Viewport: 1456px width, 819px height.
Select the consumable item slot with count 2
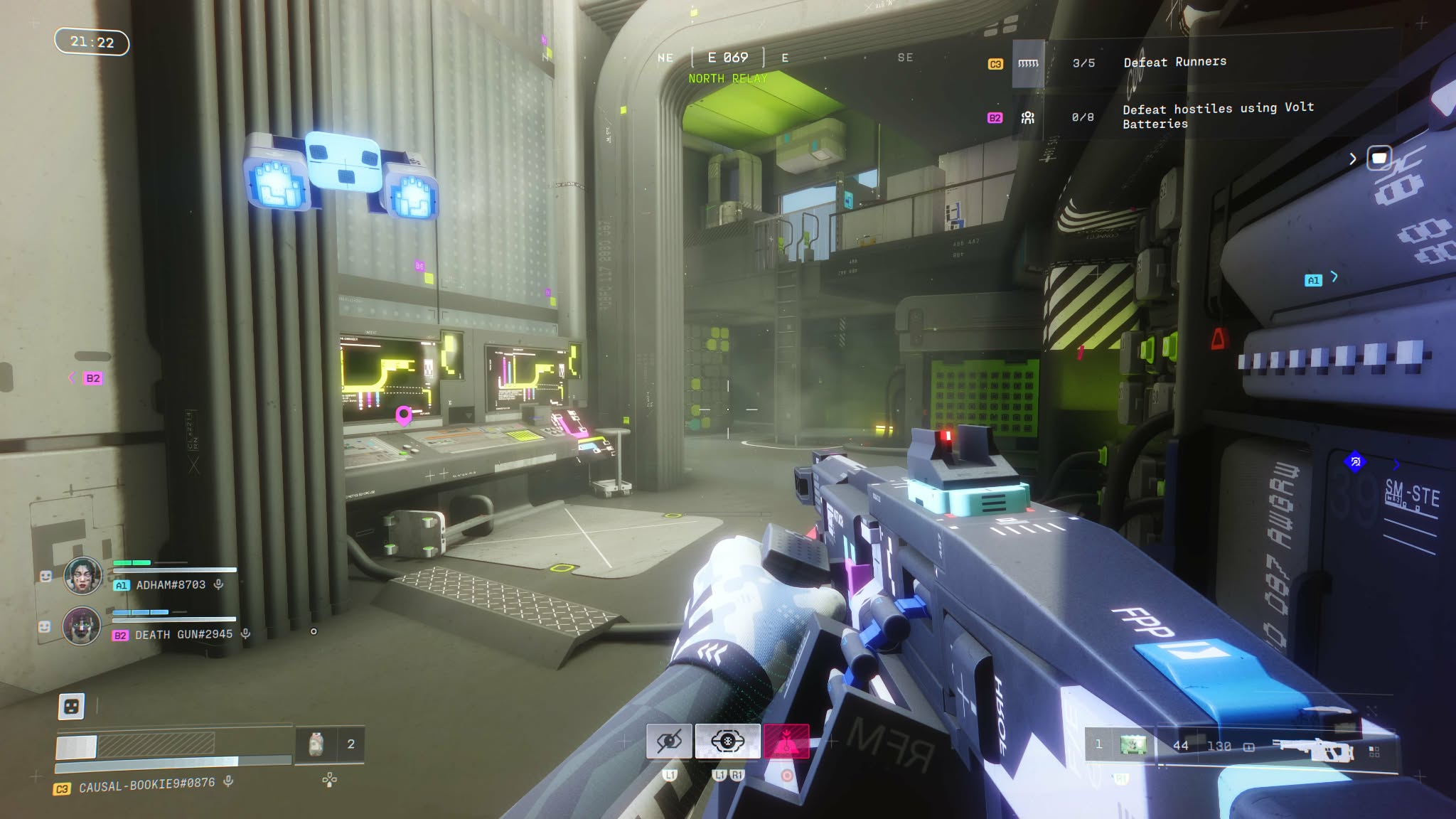point(317,744)
